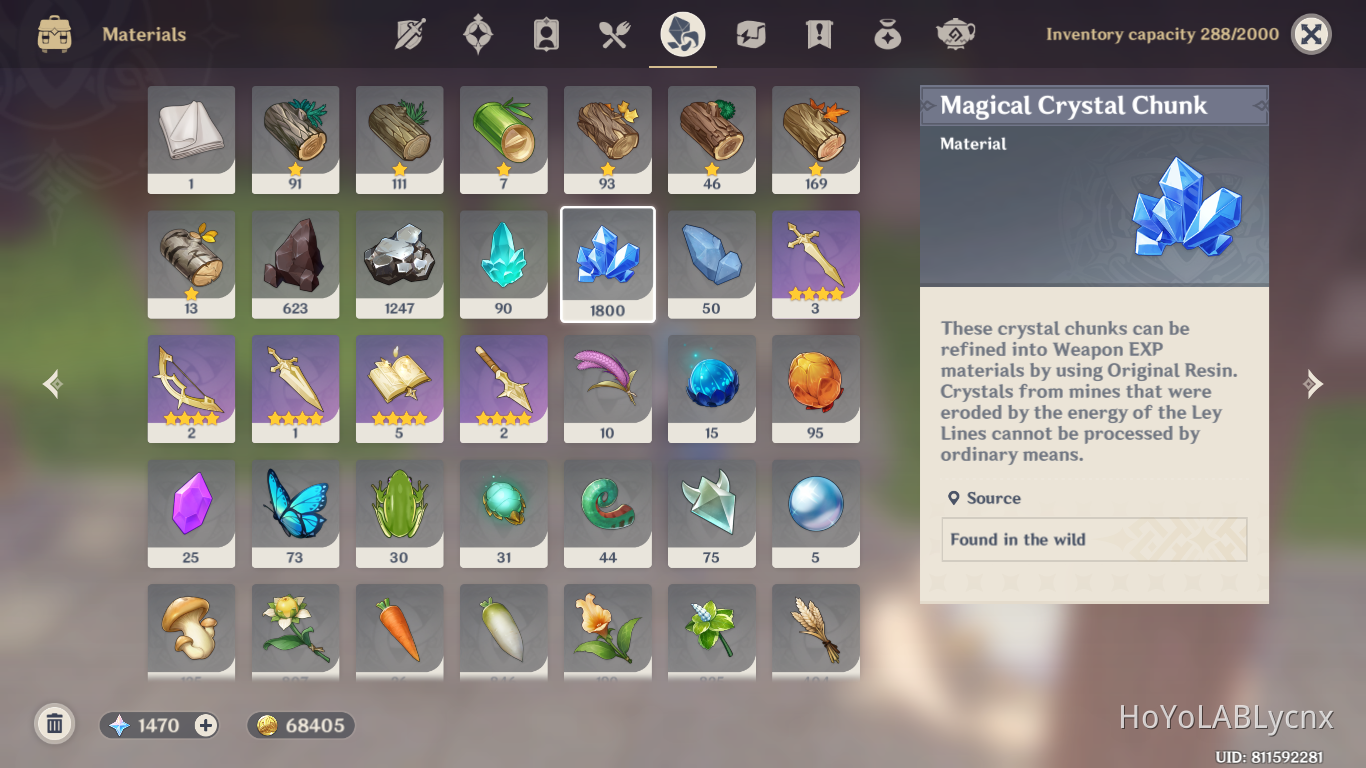1366x768 pixels.
Task: Check the Mora balance counter
Action: 300,725
